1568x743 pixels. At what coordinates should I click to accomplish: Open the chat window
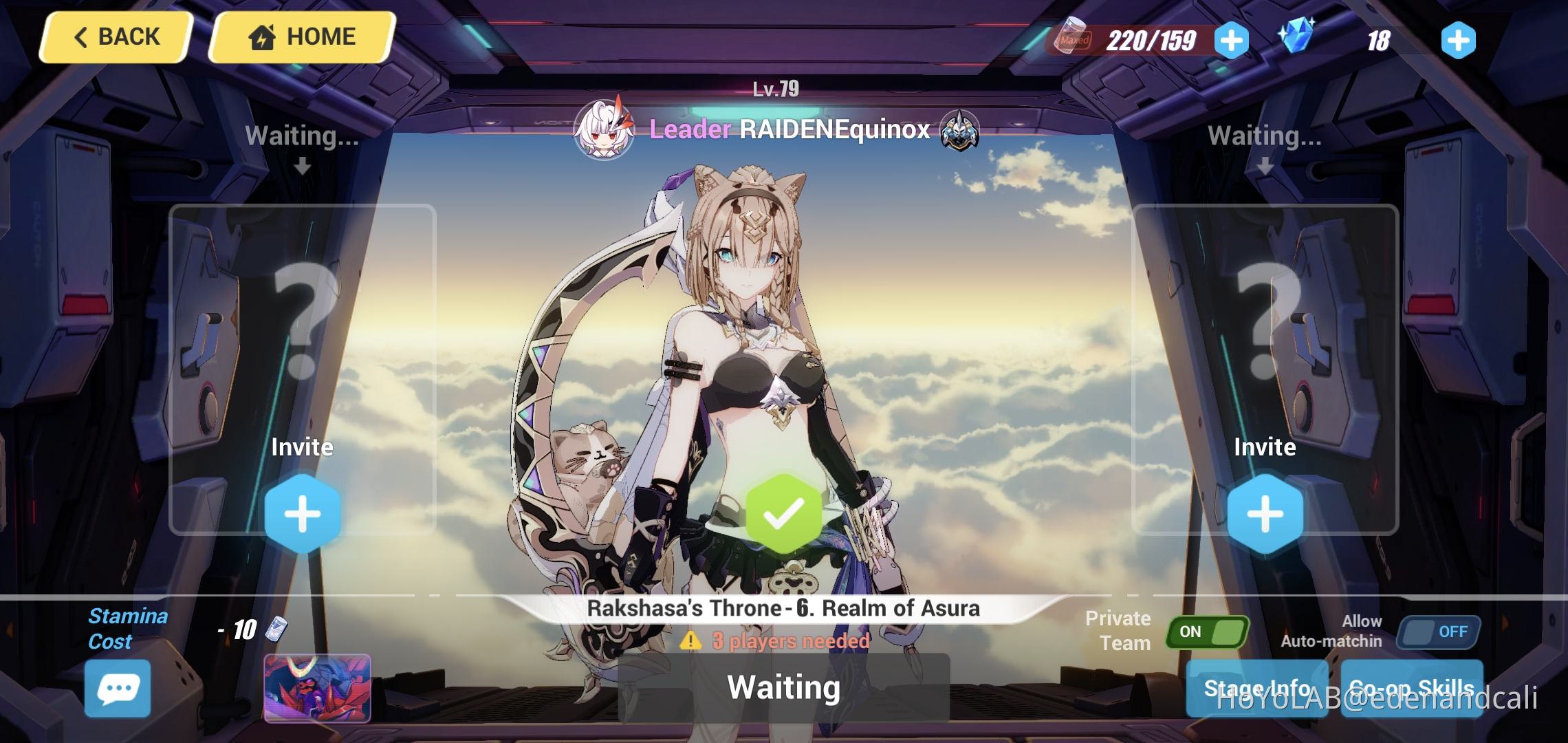coord(117,687)
